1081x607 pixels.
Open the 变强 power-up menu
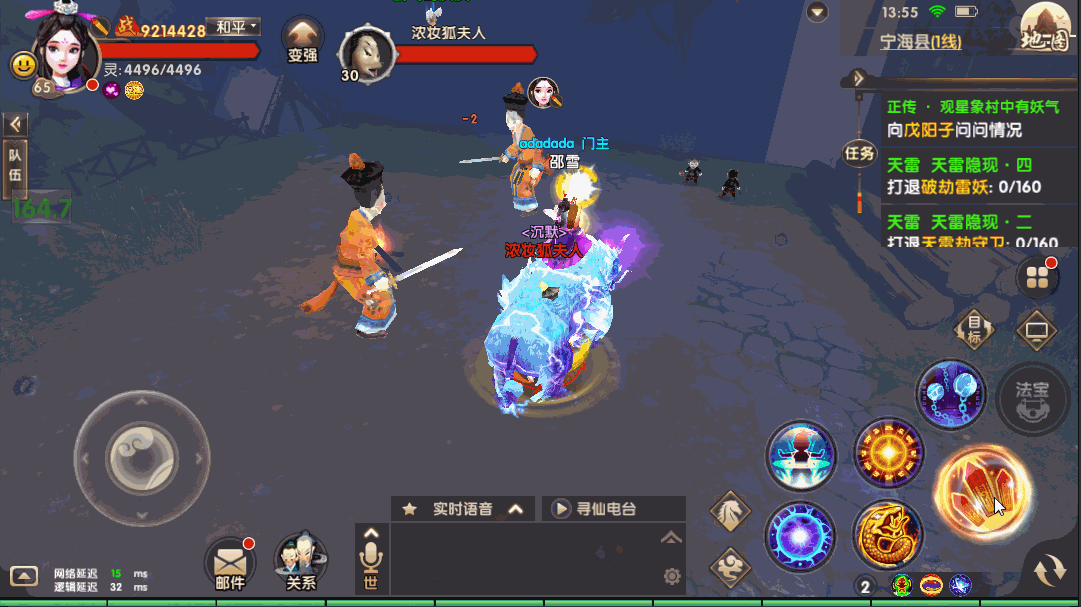coord(302,43)
